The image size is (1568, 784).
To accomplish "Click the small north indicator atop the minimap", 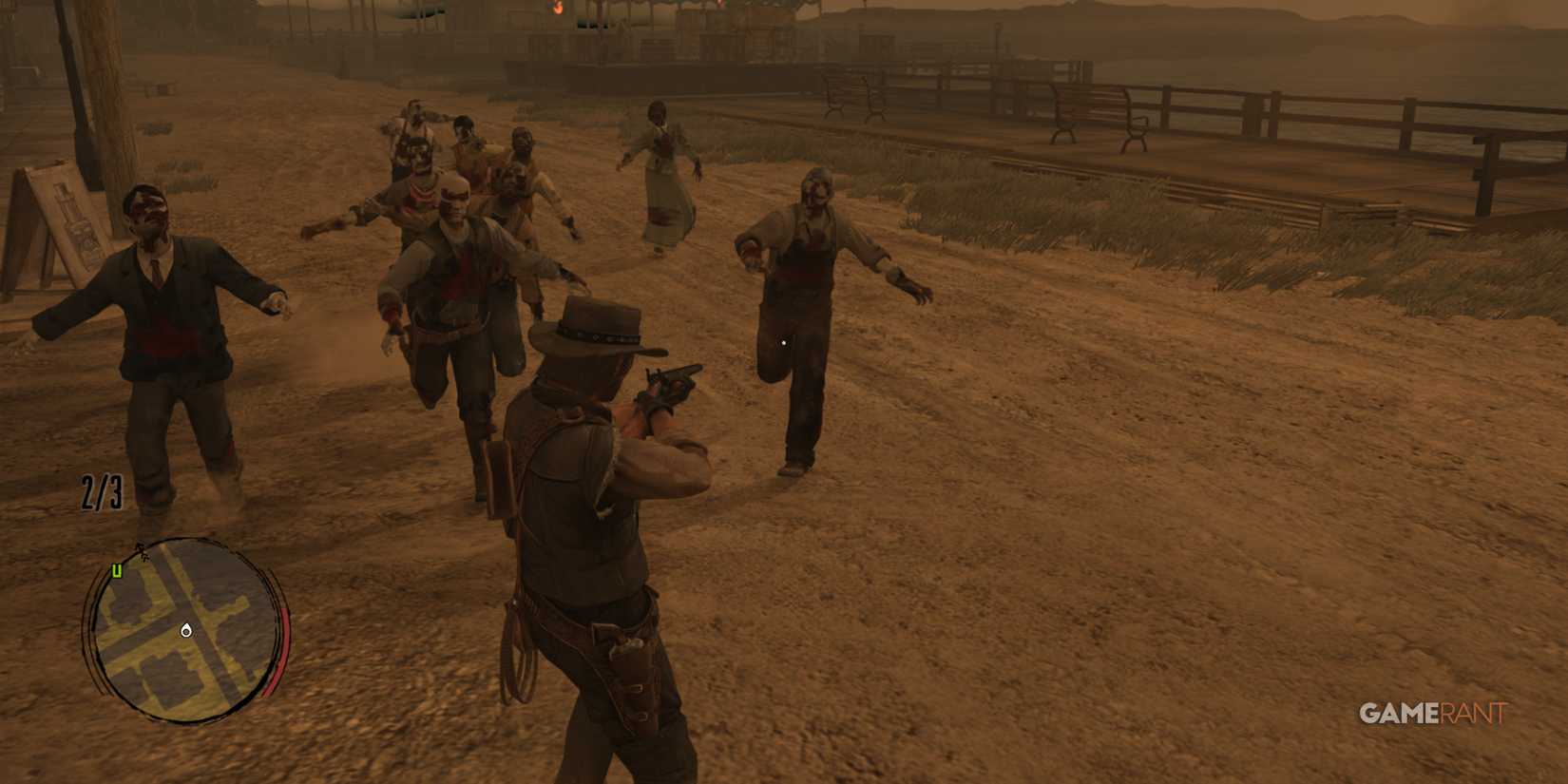I will 141,548.
